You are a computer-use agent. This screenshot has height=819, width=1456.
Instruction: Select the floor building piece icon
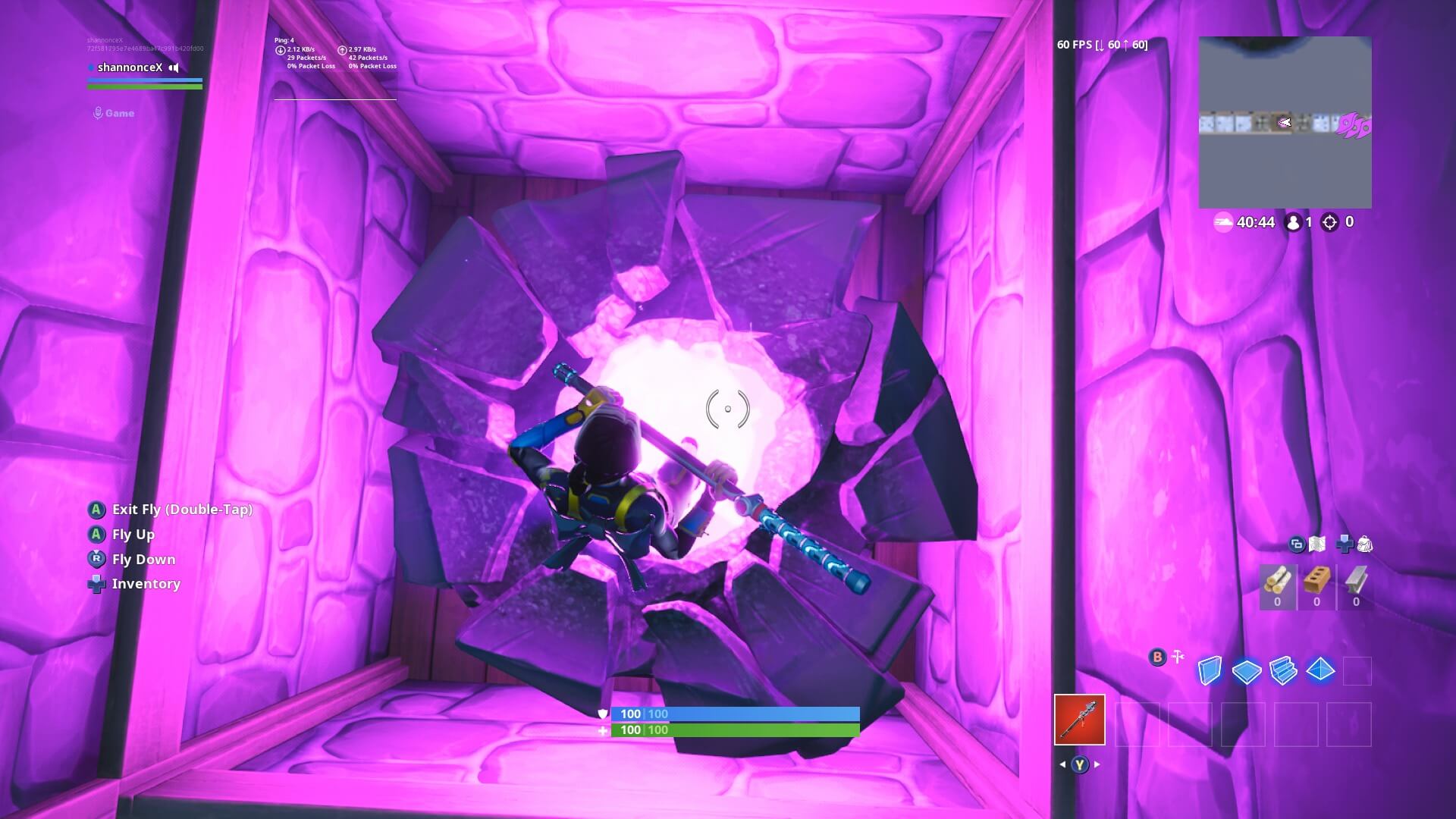click(x=1247, y=670)
